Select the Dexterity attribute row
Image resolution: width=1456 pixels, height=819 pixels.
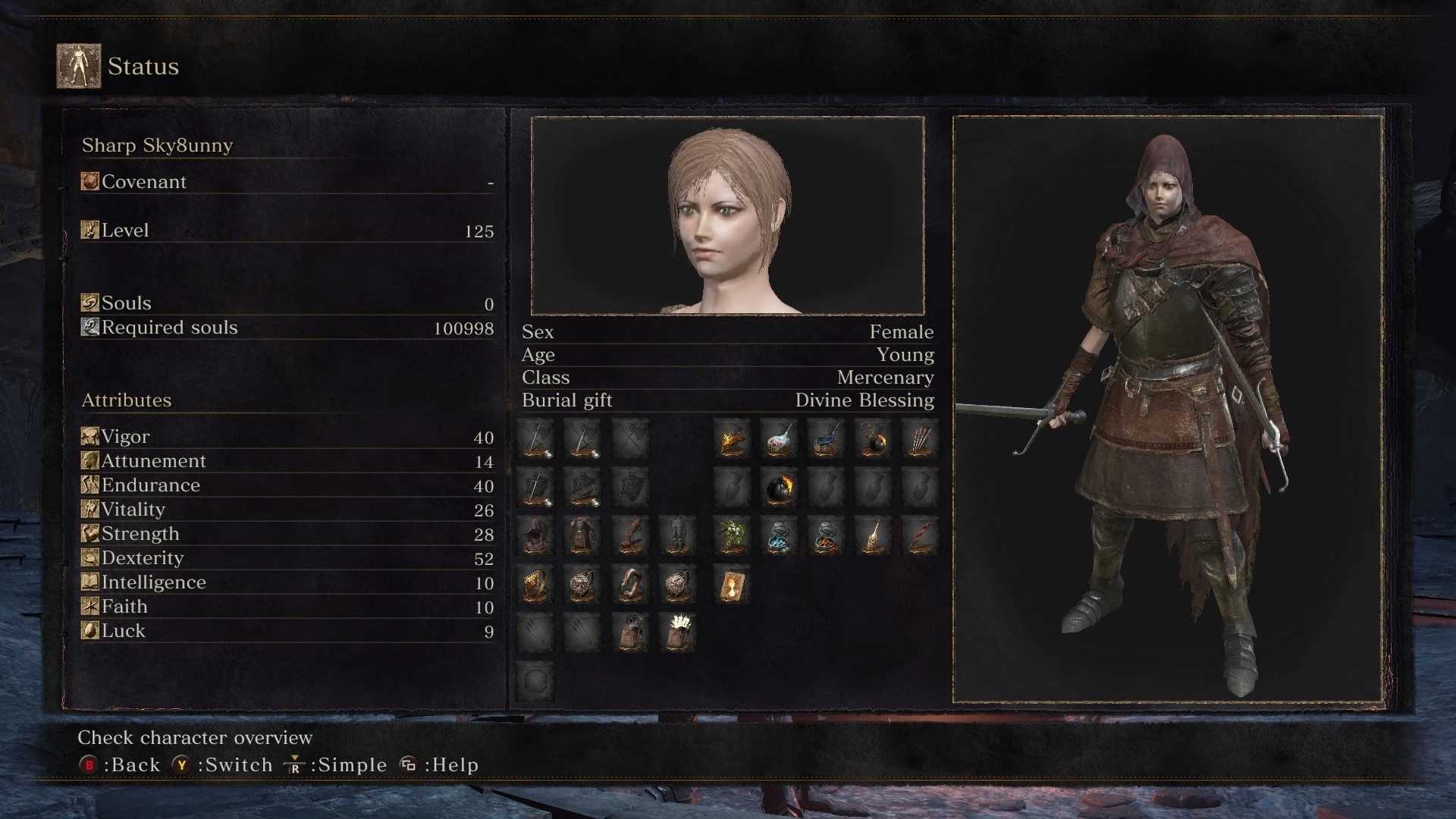coord(287,558)
